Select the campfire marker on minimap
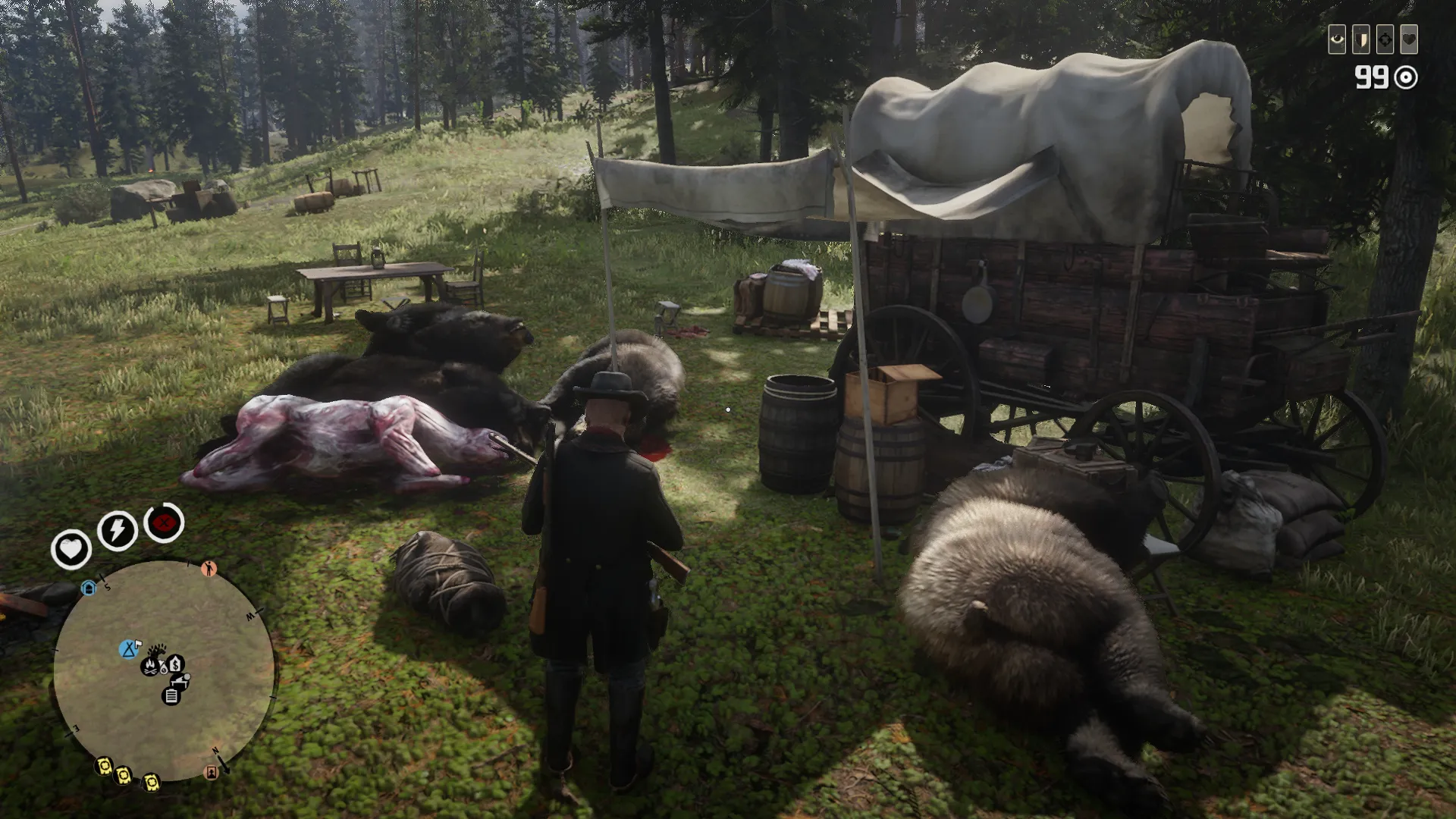Viewport: 1456px width, 819px height. tap(150, 667)
